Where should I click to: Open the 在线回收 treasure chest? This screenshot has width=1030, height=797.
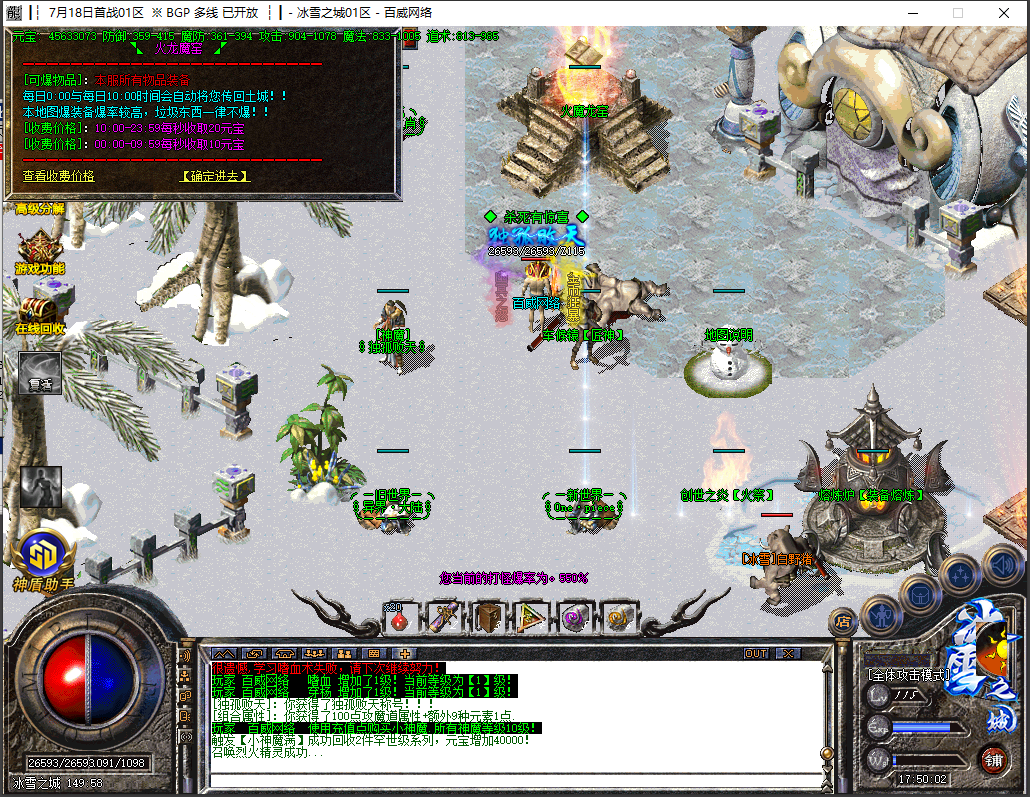click(x=39, y=311)
